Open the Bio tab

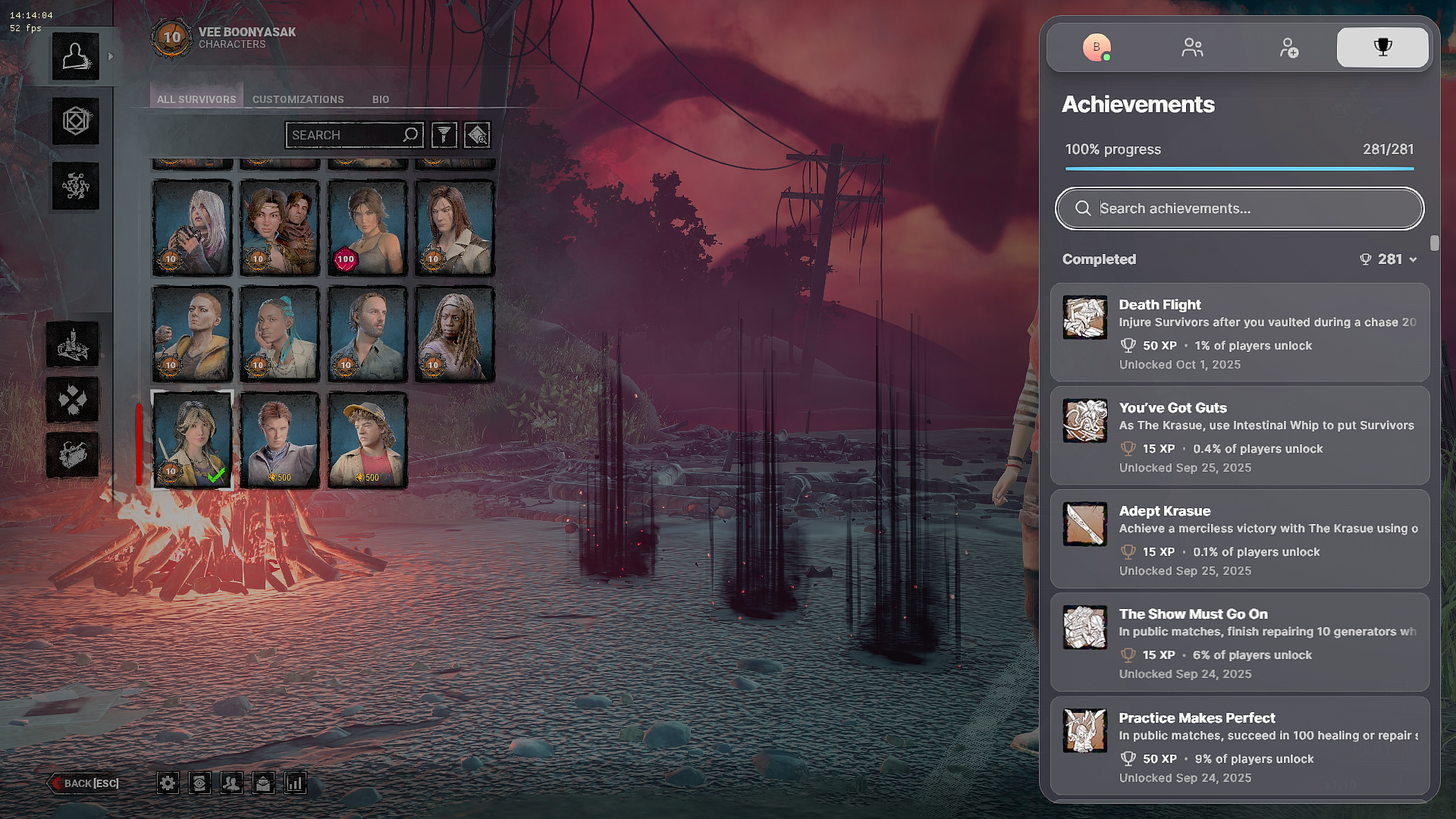click(x=381, y=99)
